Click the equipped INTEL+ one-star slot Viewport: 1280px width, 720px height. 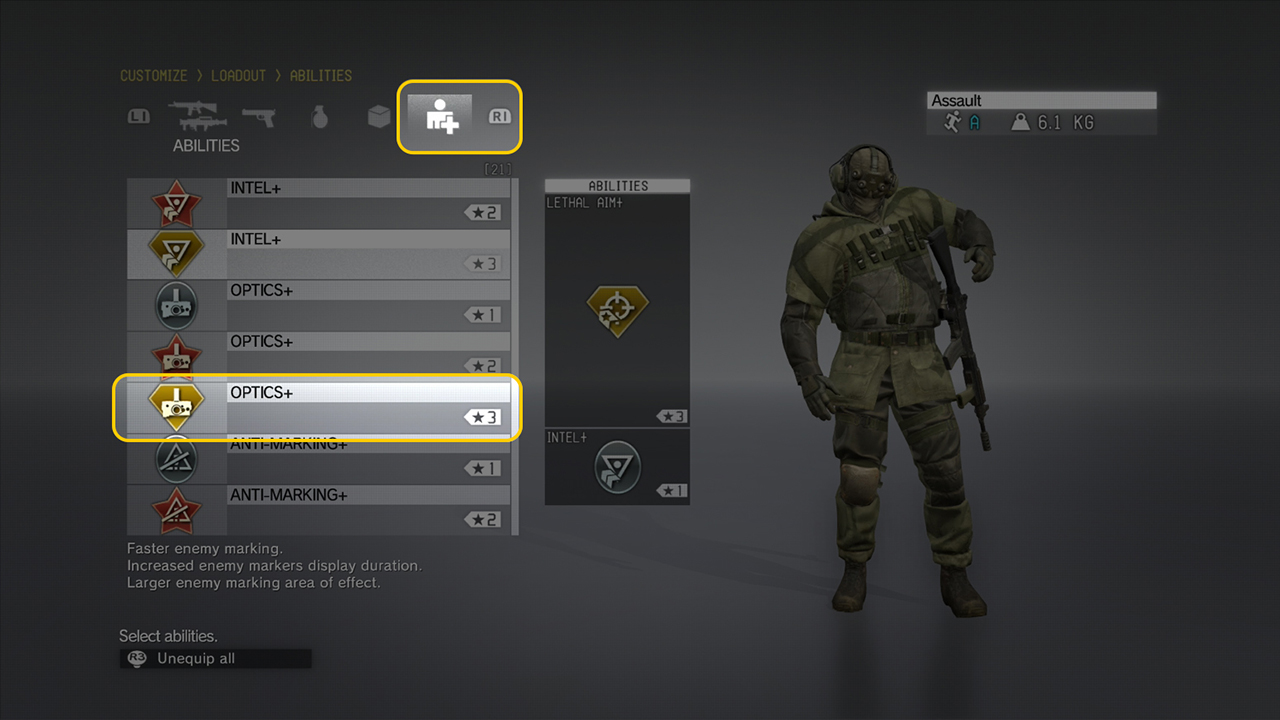click(617, 466)
